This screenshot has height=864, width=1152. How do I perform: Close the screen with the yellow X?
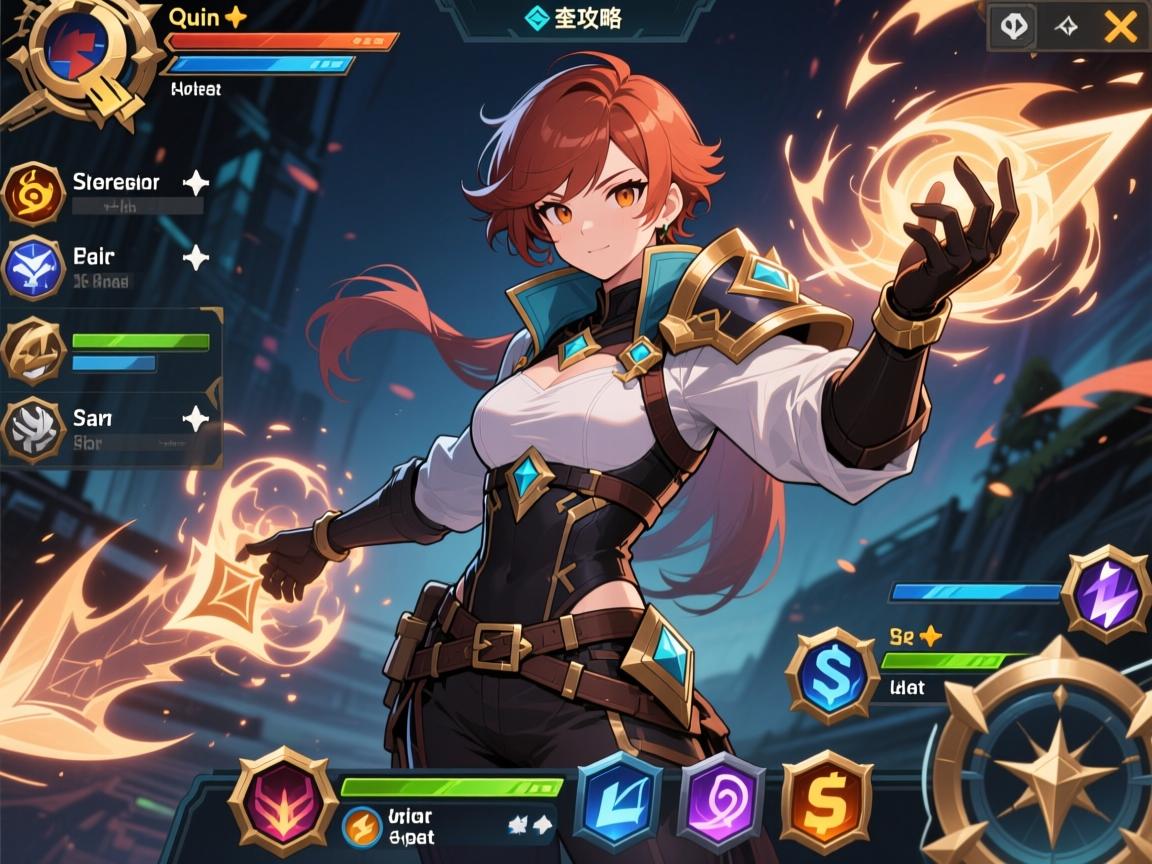click(1120, 27)
